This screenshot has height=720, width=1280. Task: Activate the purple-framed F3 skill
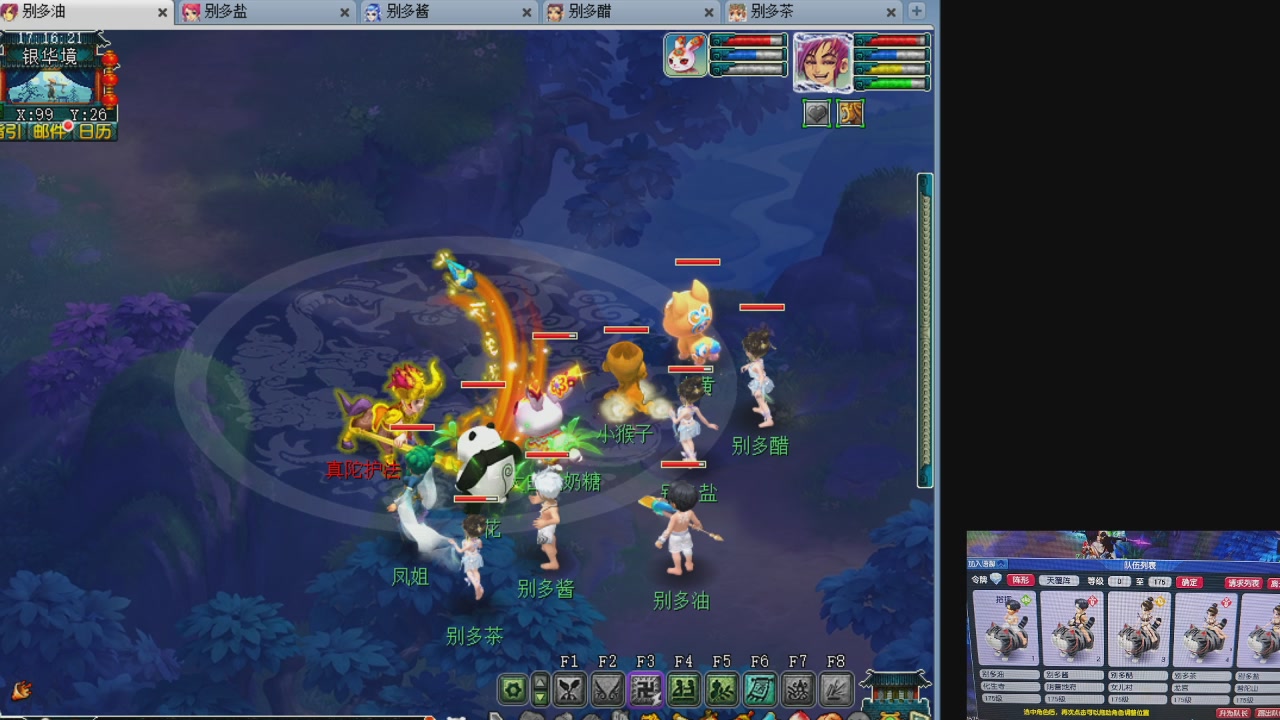pyautogui.click(x=645, y=688)
